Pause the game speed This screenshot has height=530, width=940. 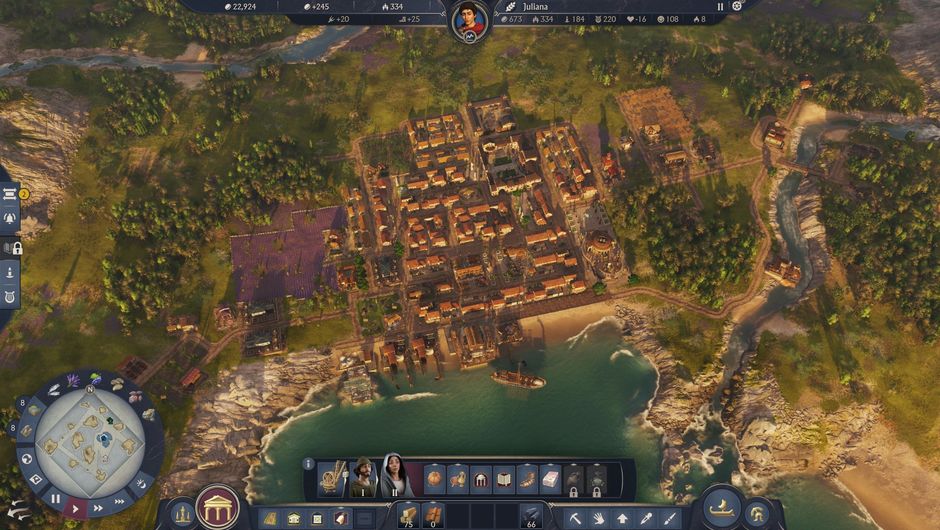pos(55,498)
